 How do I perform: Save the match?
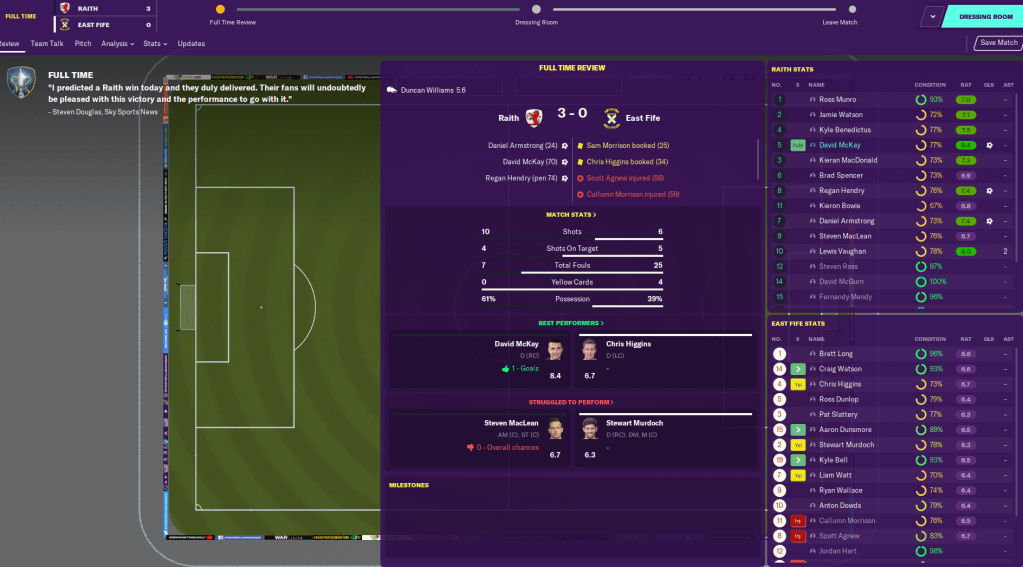[x=998, y=43]
